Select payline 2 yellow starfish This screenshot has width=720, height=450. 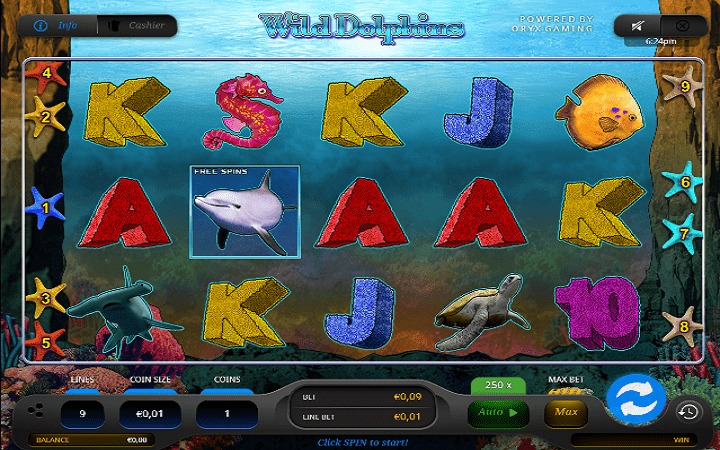45,117
